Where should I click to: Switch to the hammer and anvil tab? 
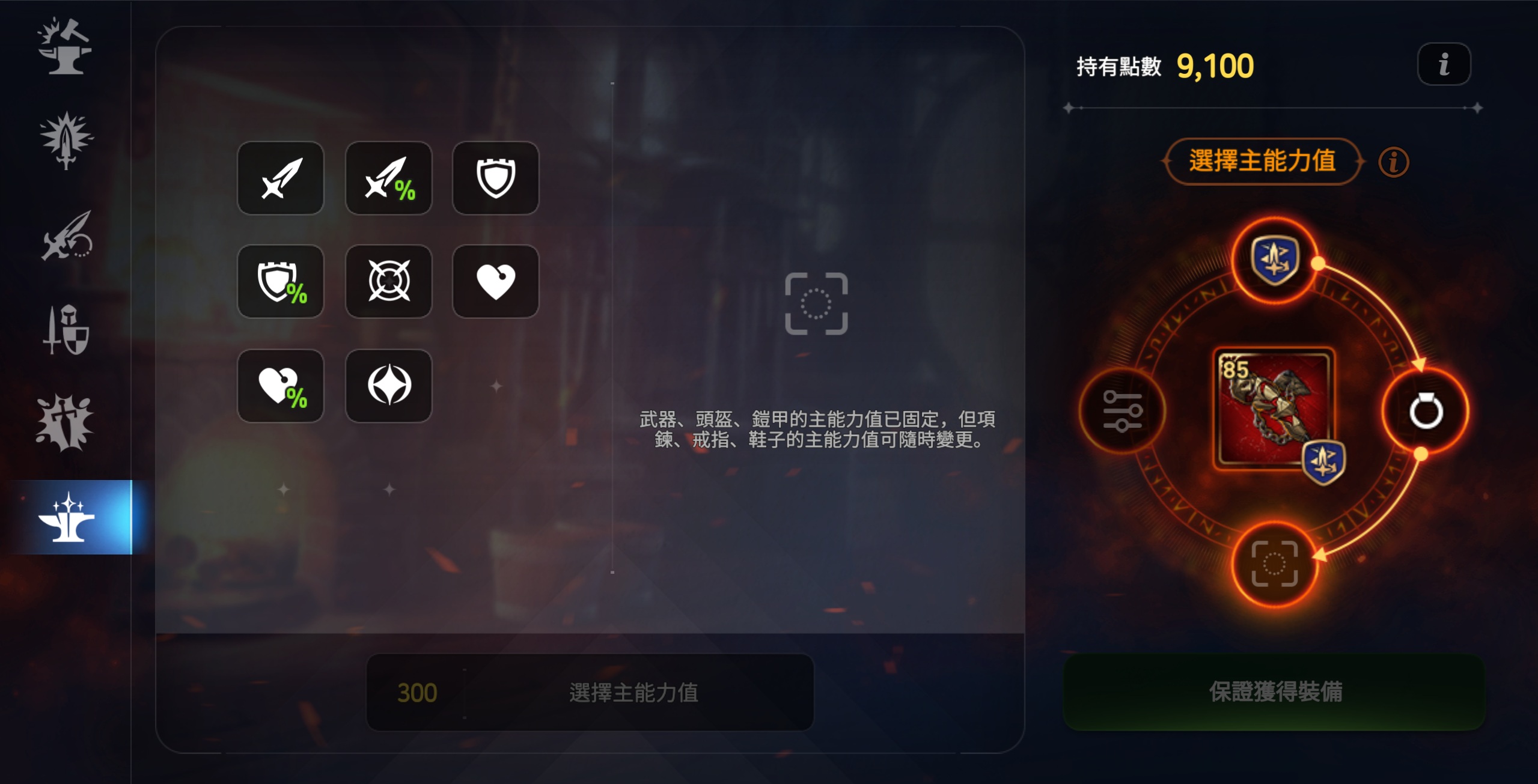pos(65,47)
